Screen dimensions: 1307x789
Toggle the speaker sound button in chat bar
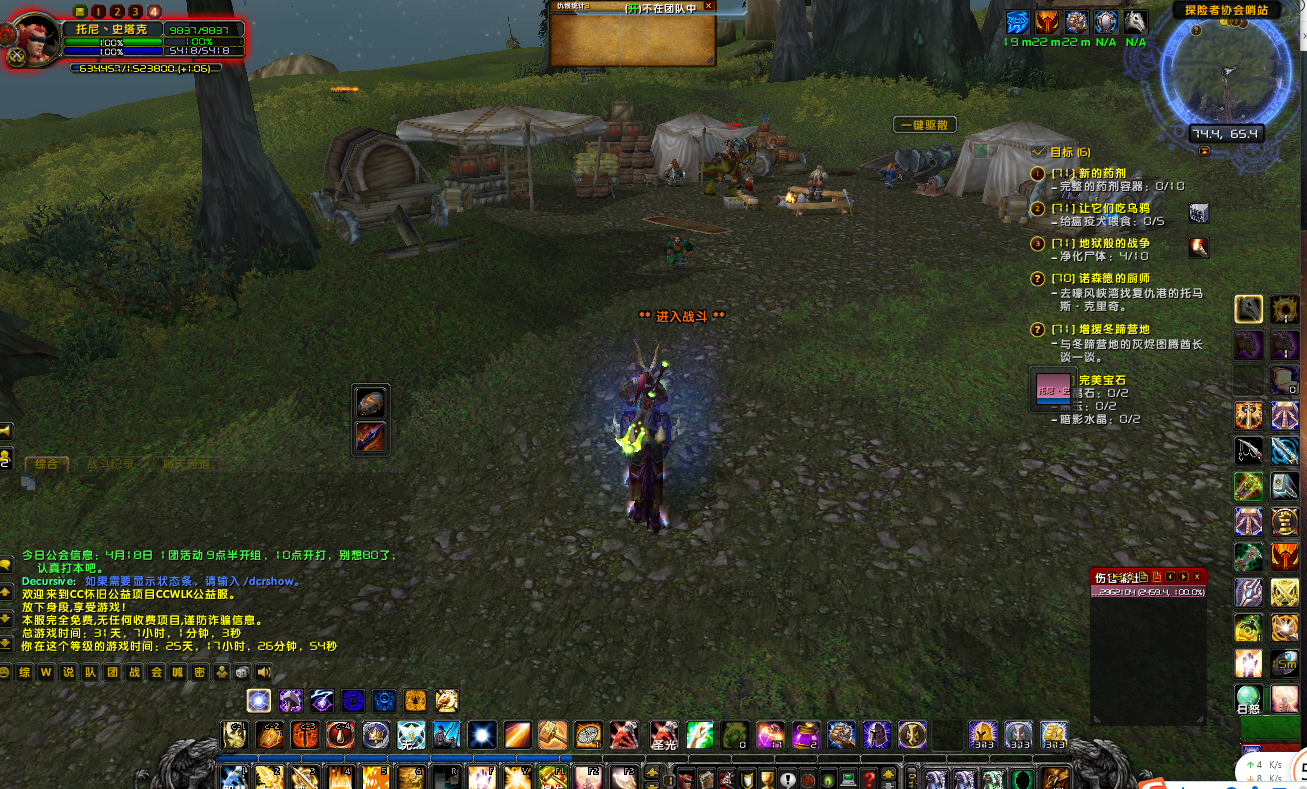point(264,672)
